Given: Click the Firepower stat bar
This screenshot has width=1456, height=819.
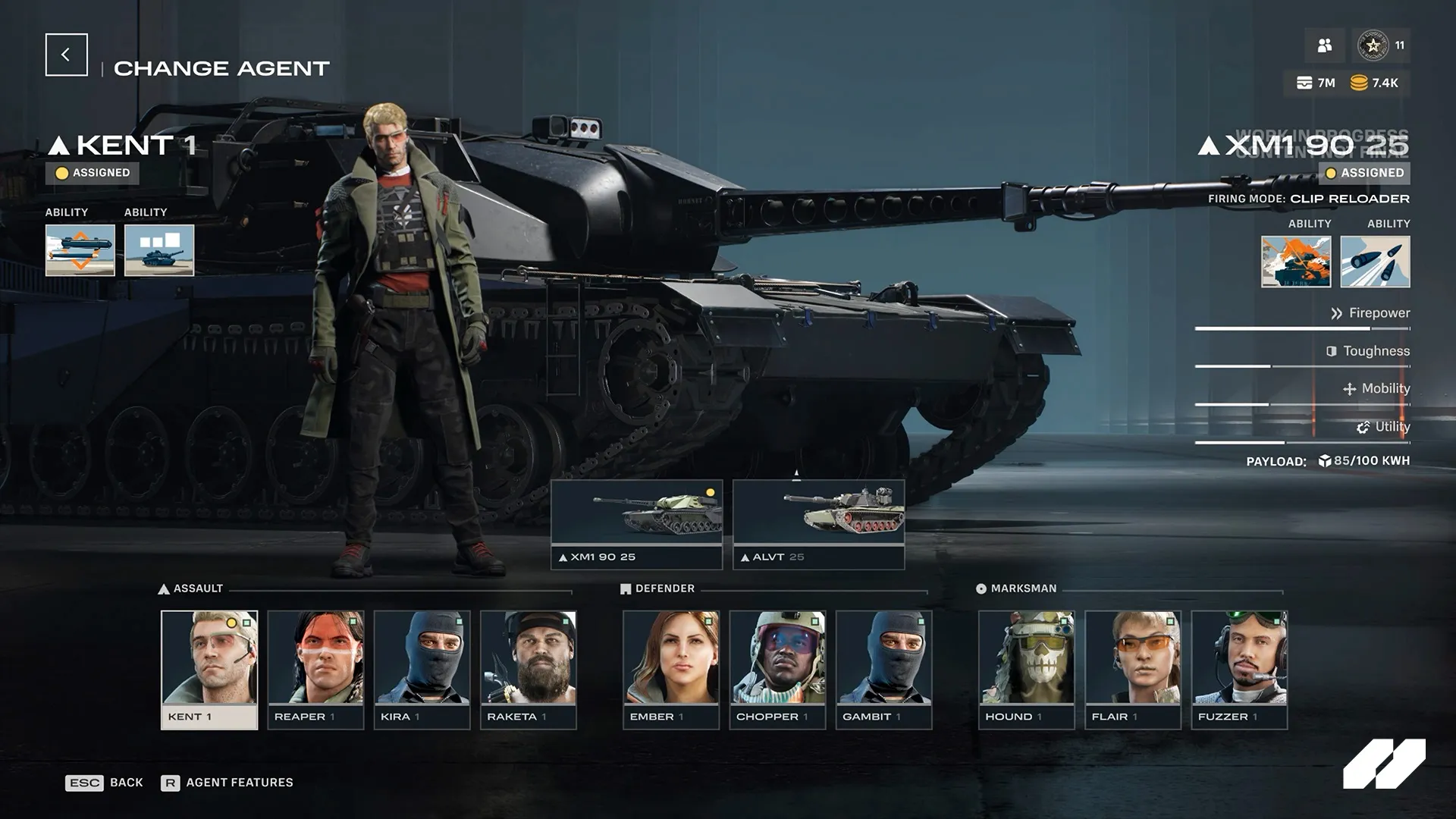Looking at the screenshot, I should pos(1301,328).
